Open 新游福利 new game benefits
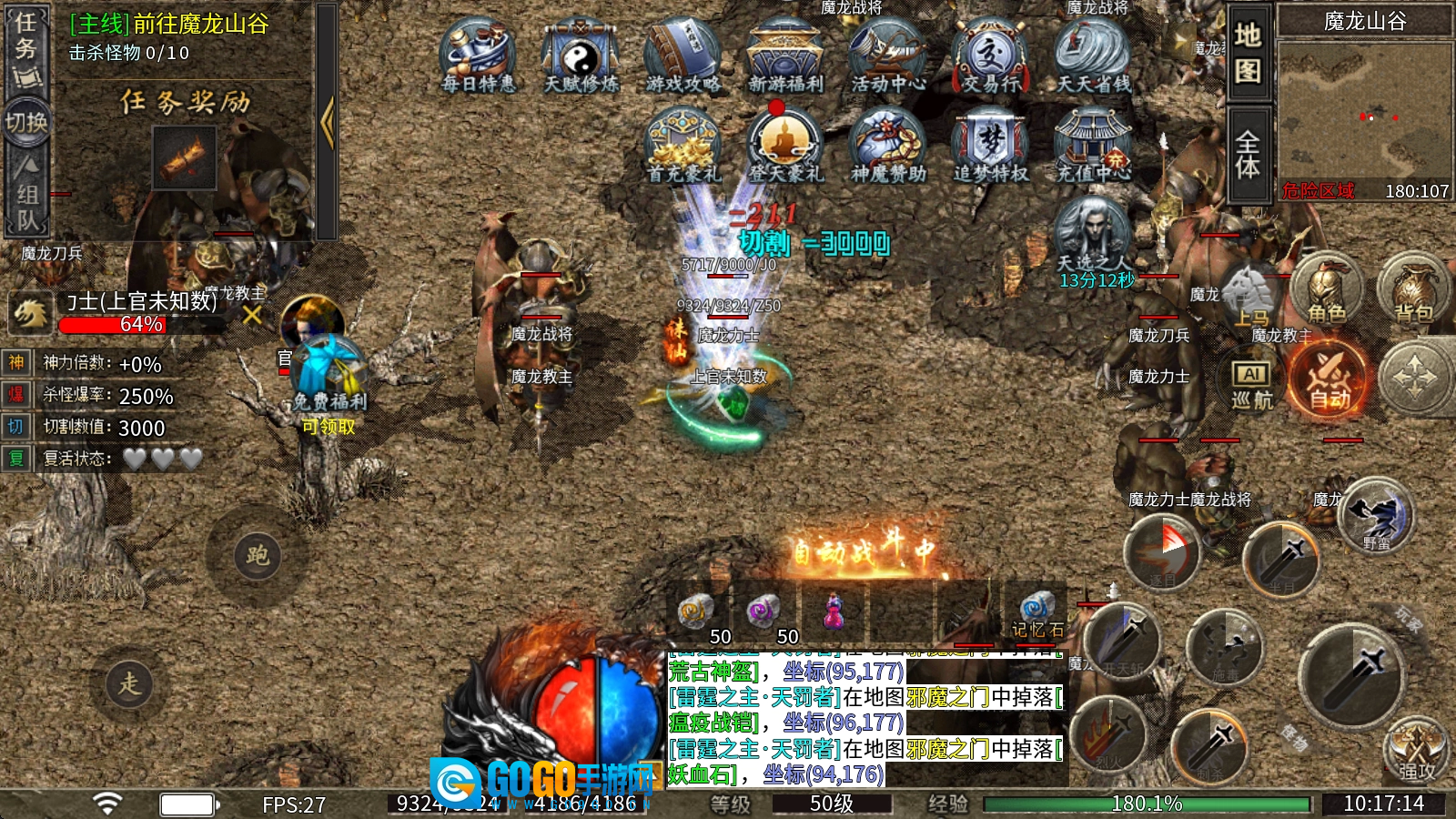 (x=785, y=57)
